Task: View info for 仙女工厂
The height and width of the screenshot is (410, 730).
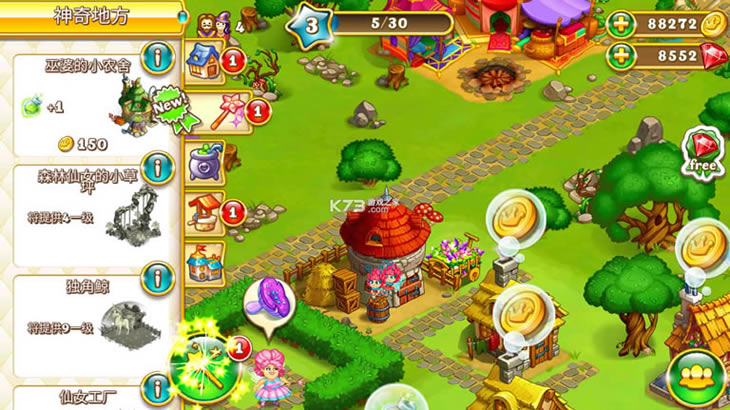Action: click(157, 387)
